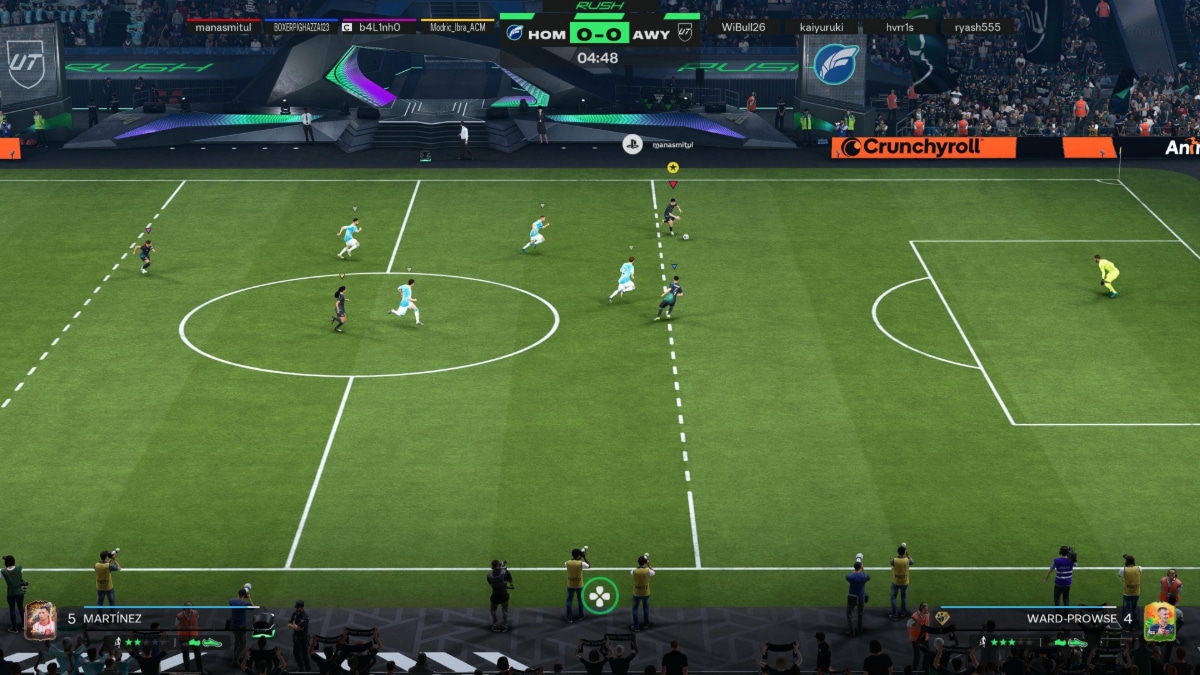Select the BOXERFIGHAZZA123 player tag
The height and width of the screenshot is (675, 1200).
[301, 27]
